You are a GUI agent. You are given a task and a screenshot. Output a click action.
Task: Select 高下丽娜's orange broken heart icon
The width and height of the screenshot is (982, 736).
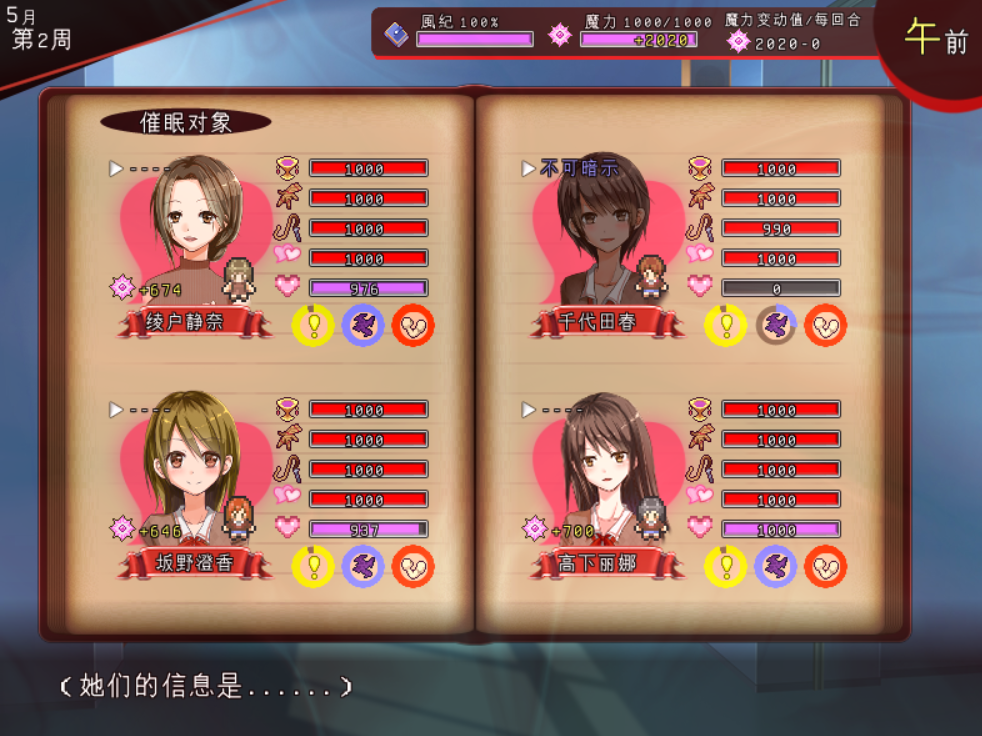click(826, 567)
